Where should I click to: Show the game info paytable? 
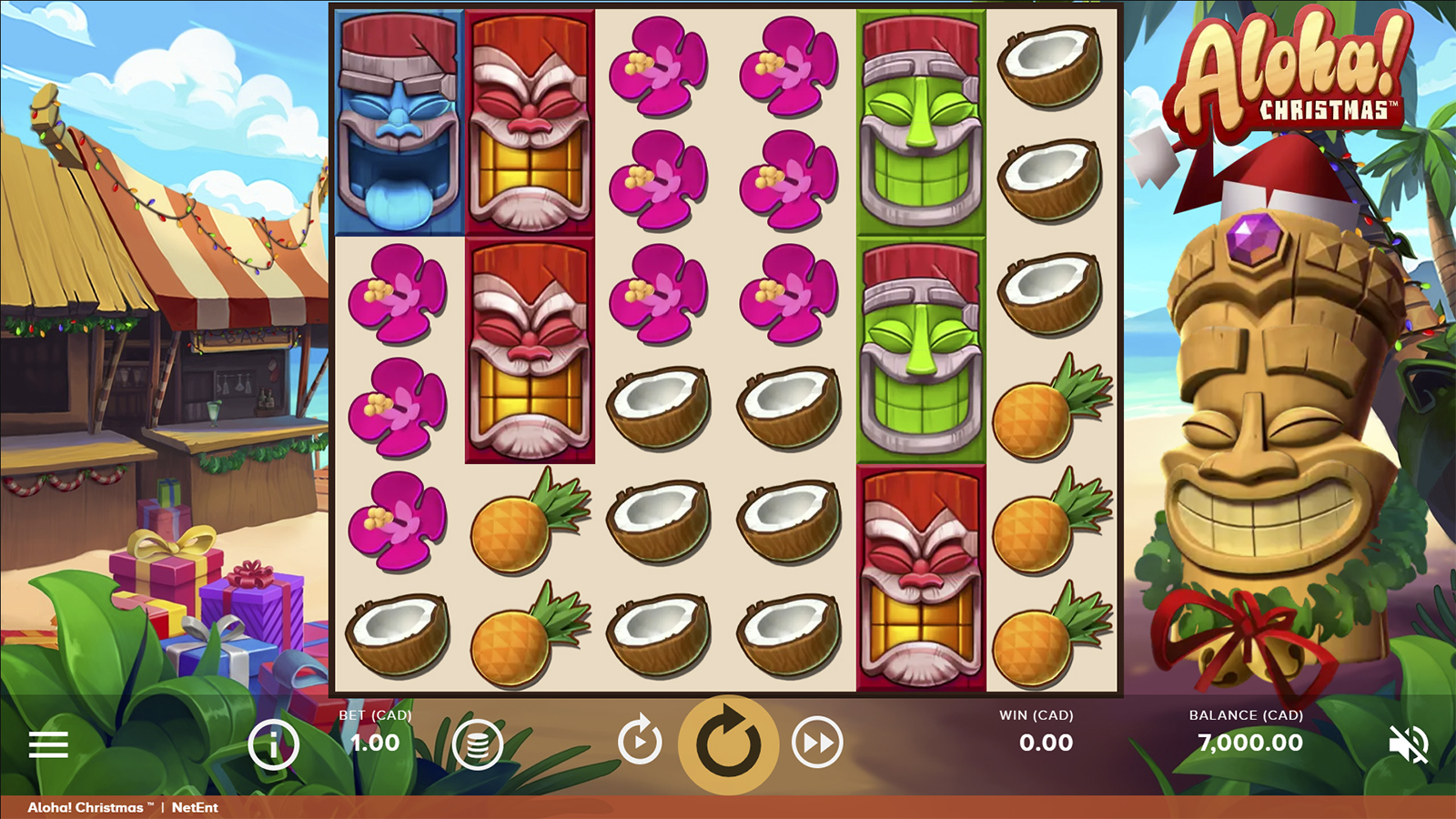(273, 744)
